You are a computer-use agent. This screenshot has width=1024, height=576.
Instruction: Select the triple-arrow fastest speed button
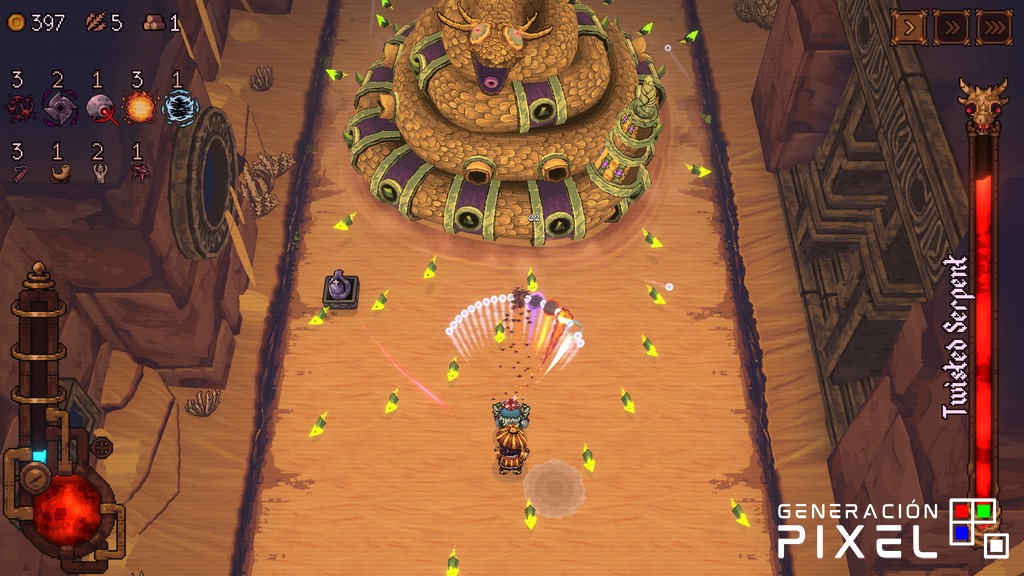point(993,27)
